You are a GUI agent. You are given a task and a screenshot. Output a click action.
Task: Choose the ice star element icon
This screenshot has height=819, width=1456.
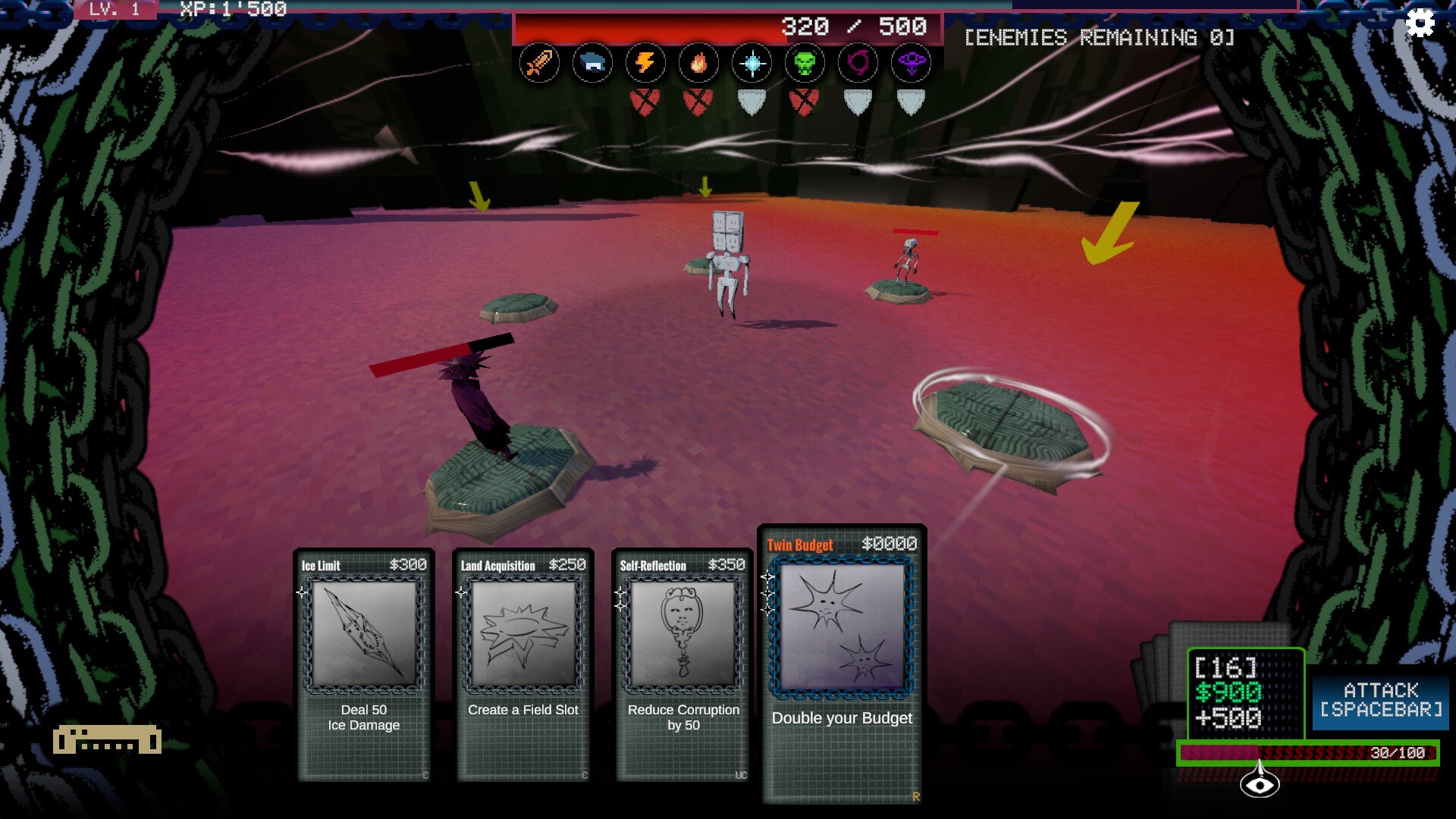click(752, 63)
